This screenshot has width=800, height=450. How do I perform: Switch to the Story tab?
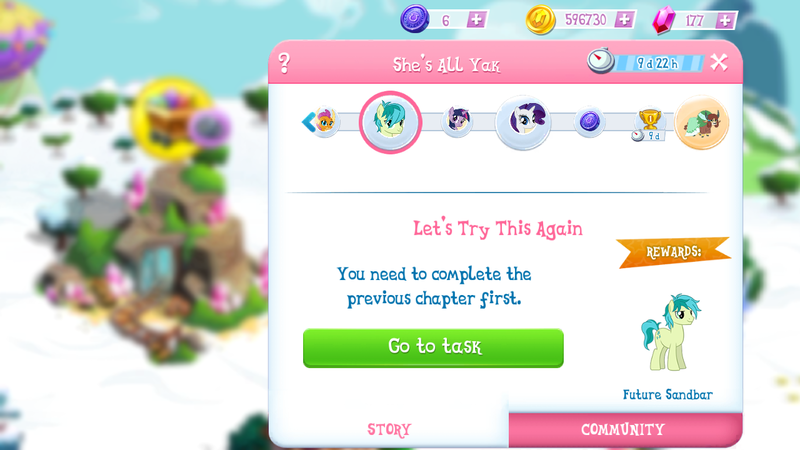coord(389,430)
